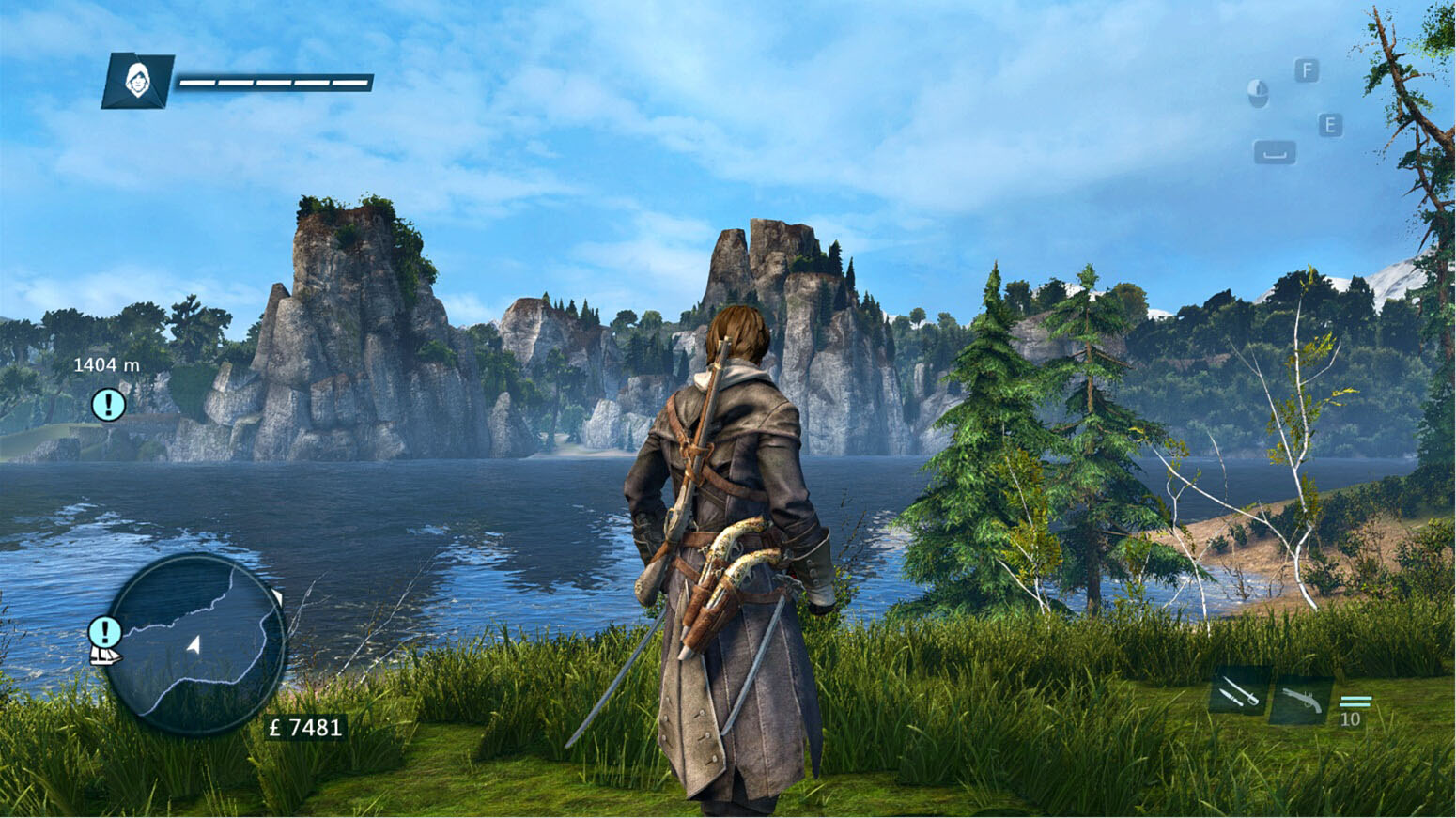1456x818 pixels.
Task: Select the ship icon beside the minimap
Action: point(104,656)
